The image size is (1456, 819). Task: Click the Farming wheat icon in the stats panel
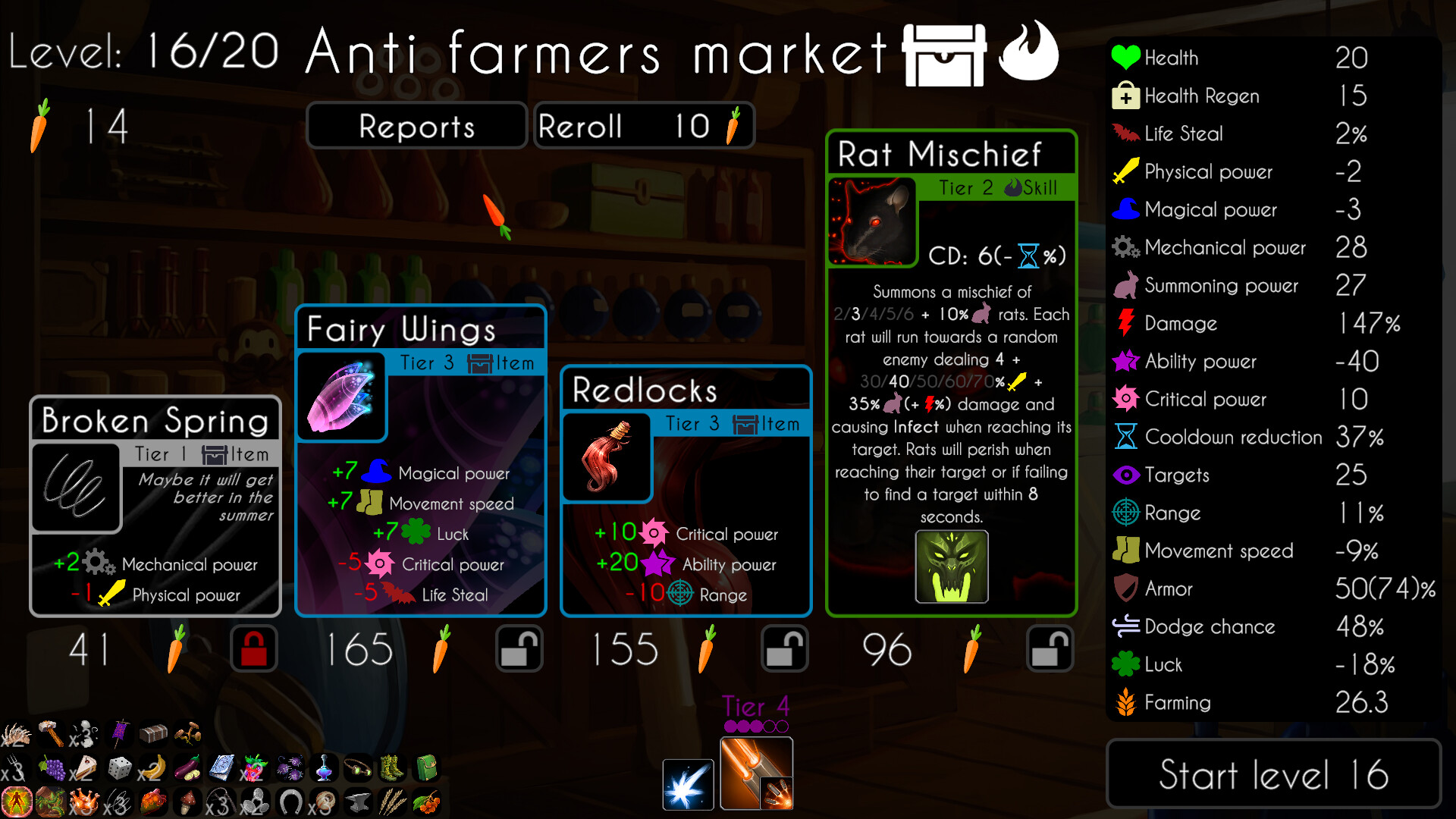tap(1125, 702)
